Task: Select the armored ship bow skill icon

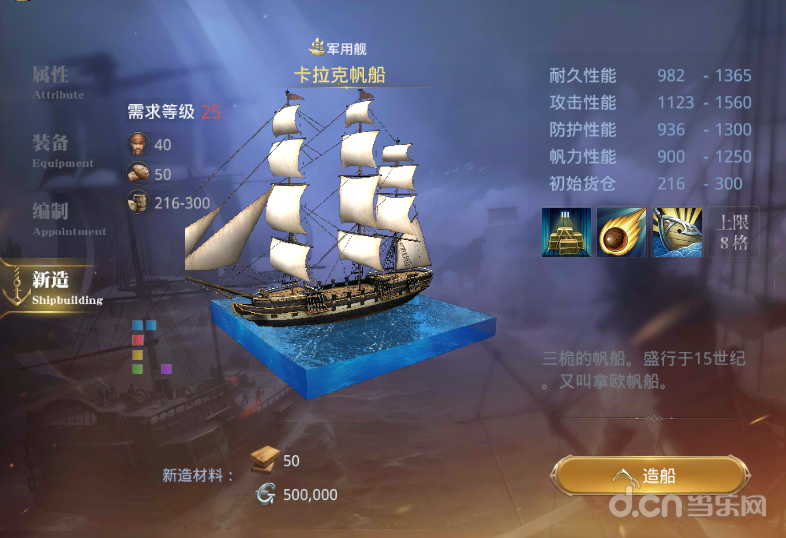Action: [x=678, y=232]
